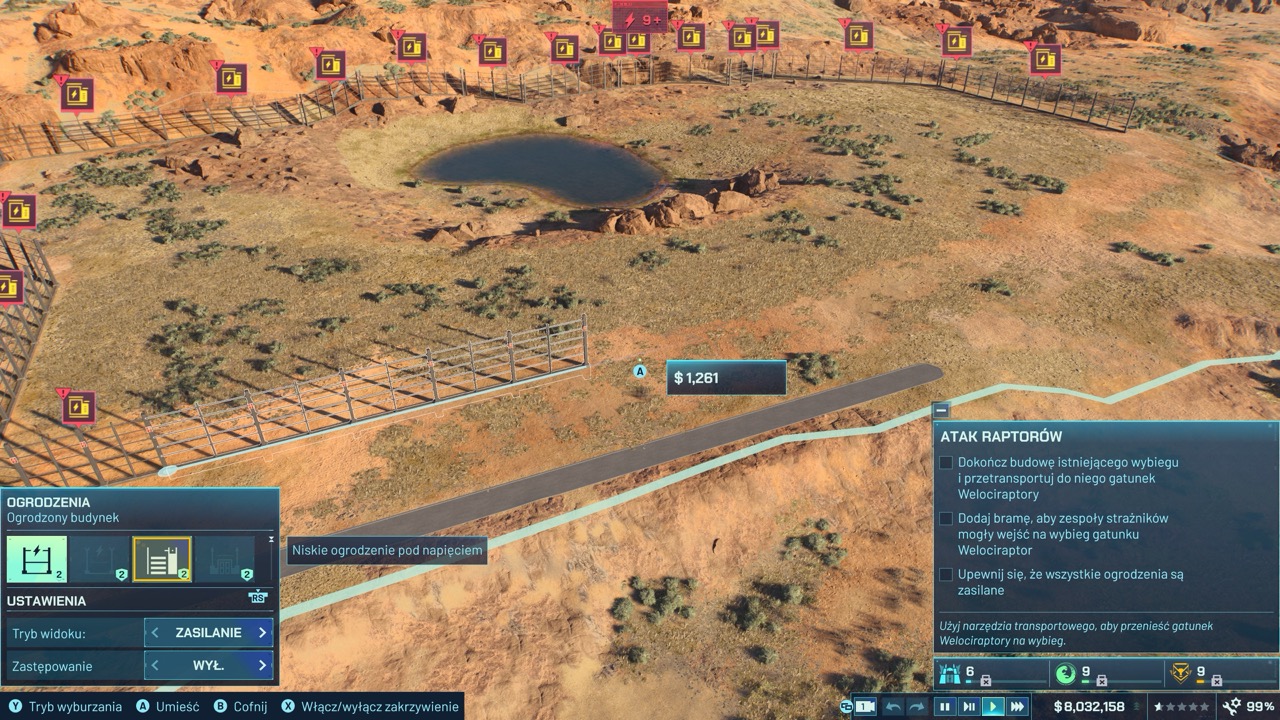Choose the gold-outlined fence with gate tile
This screenshot has width=1280, height=720.
click(x=162, y=559)
